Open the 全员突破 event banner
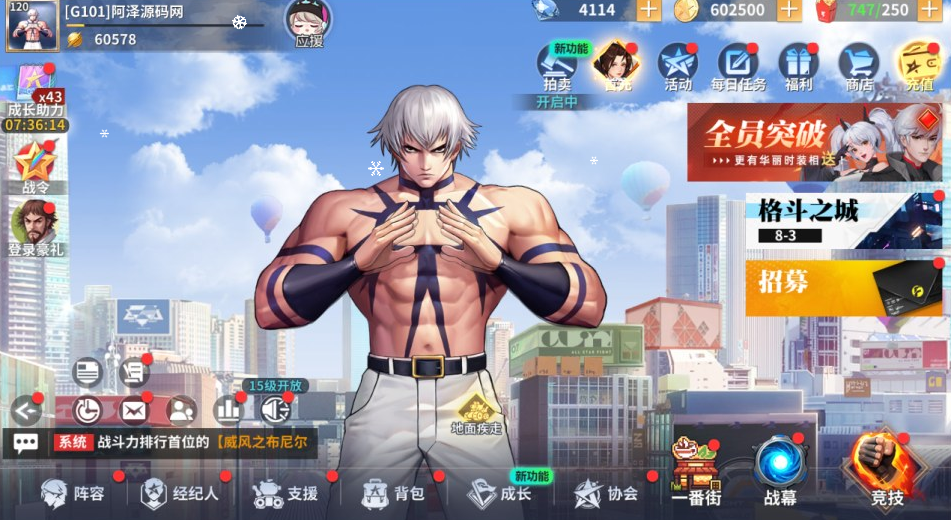The image size is (951, 520). click(x=814, y=141)
